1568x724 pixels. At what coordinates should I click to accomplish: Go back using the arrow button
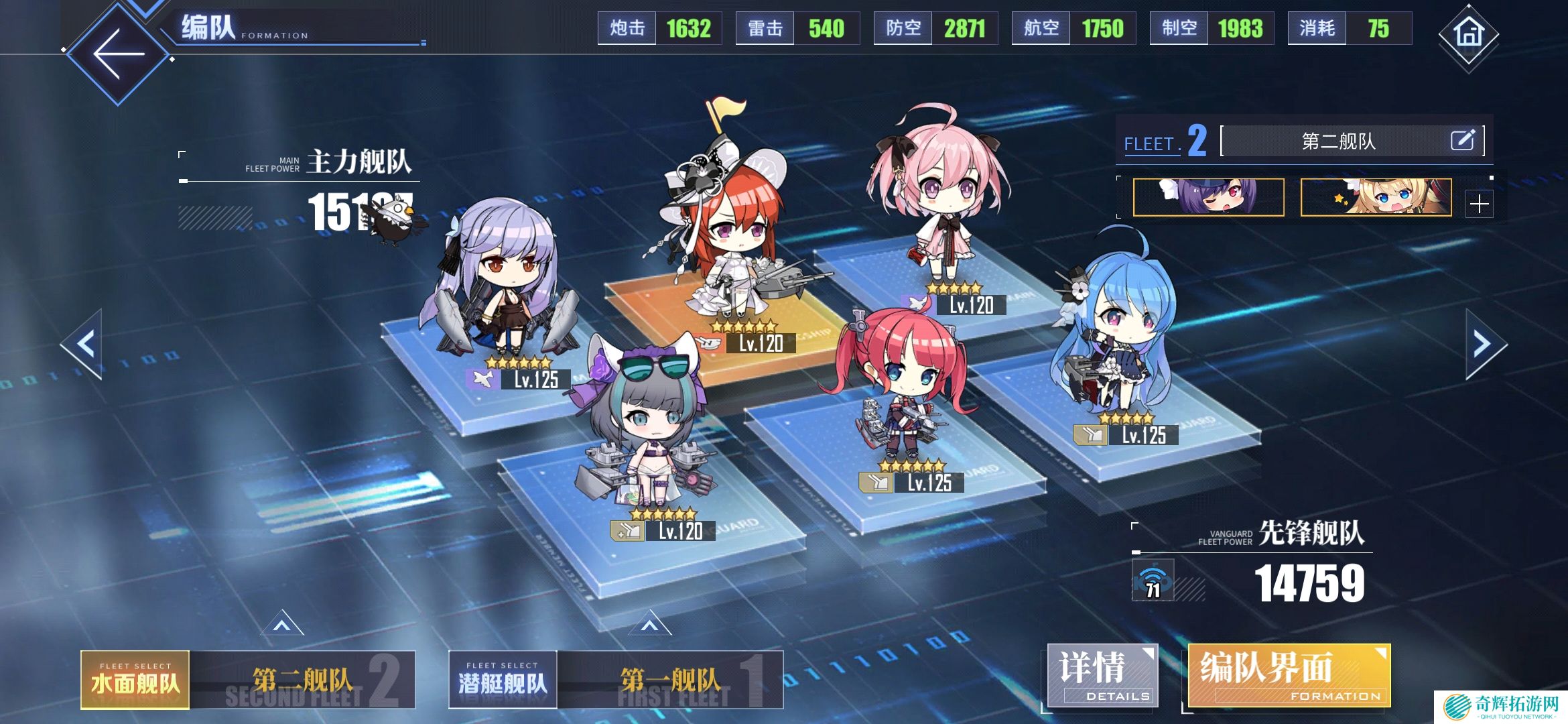click(x=118, y=54)
